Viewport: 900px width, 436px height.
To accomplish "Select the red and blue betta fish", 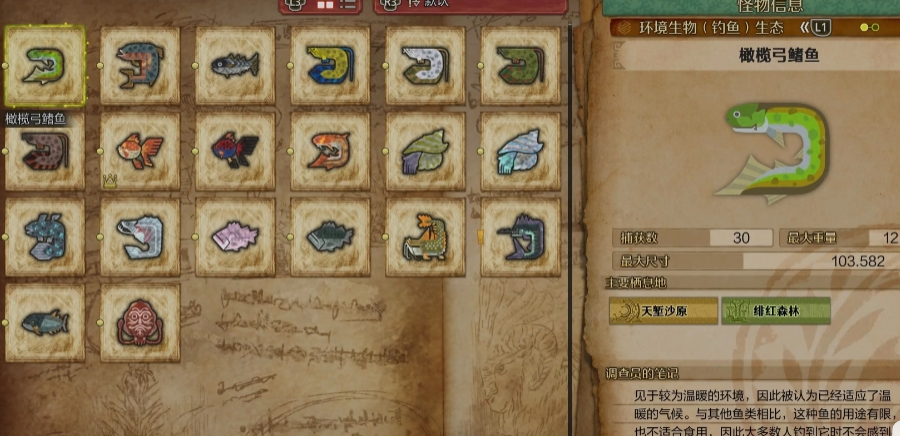I will click(x=235, y=151).
